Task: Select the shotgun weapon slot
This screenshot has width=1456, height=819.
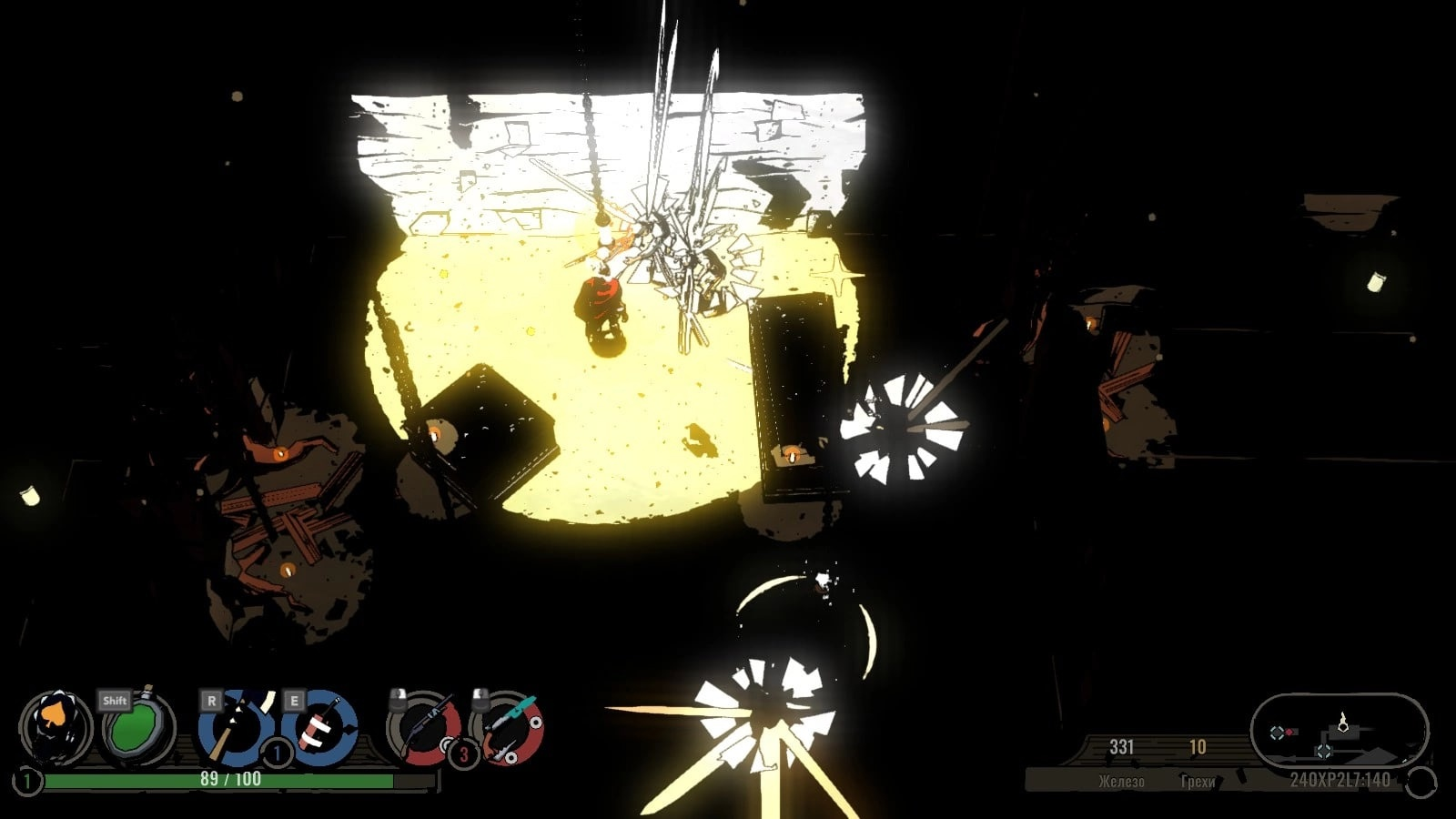Action: pyautogui.click(x=424, y=728)
